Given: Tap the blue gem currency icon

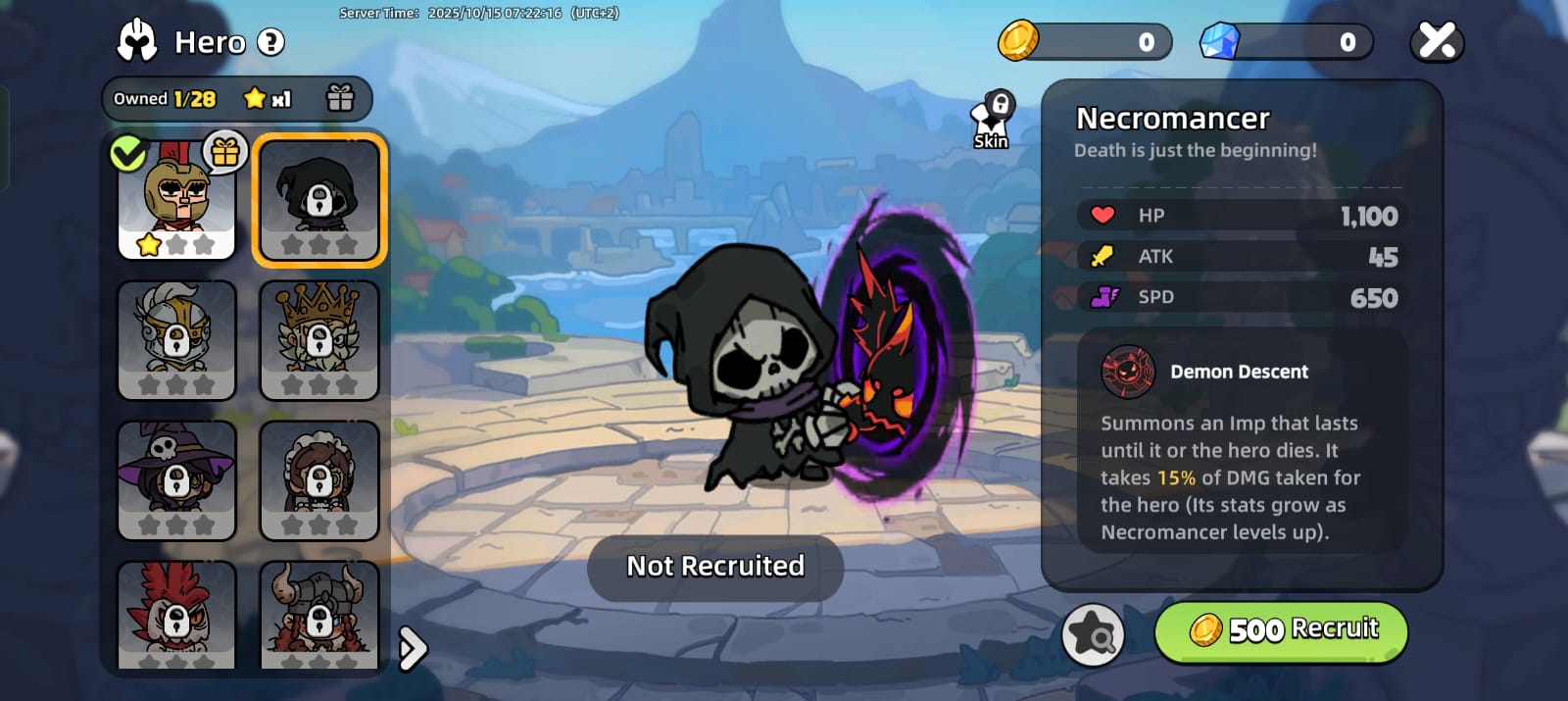Looking at the screenshot, I should pyautogui.click(x=1220, y=41).
